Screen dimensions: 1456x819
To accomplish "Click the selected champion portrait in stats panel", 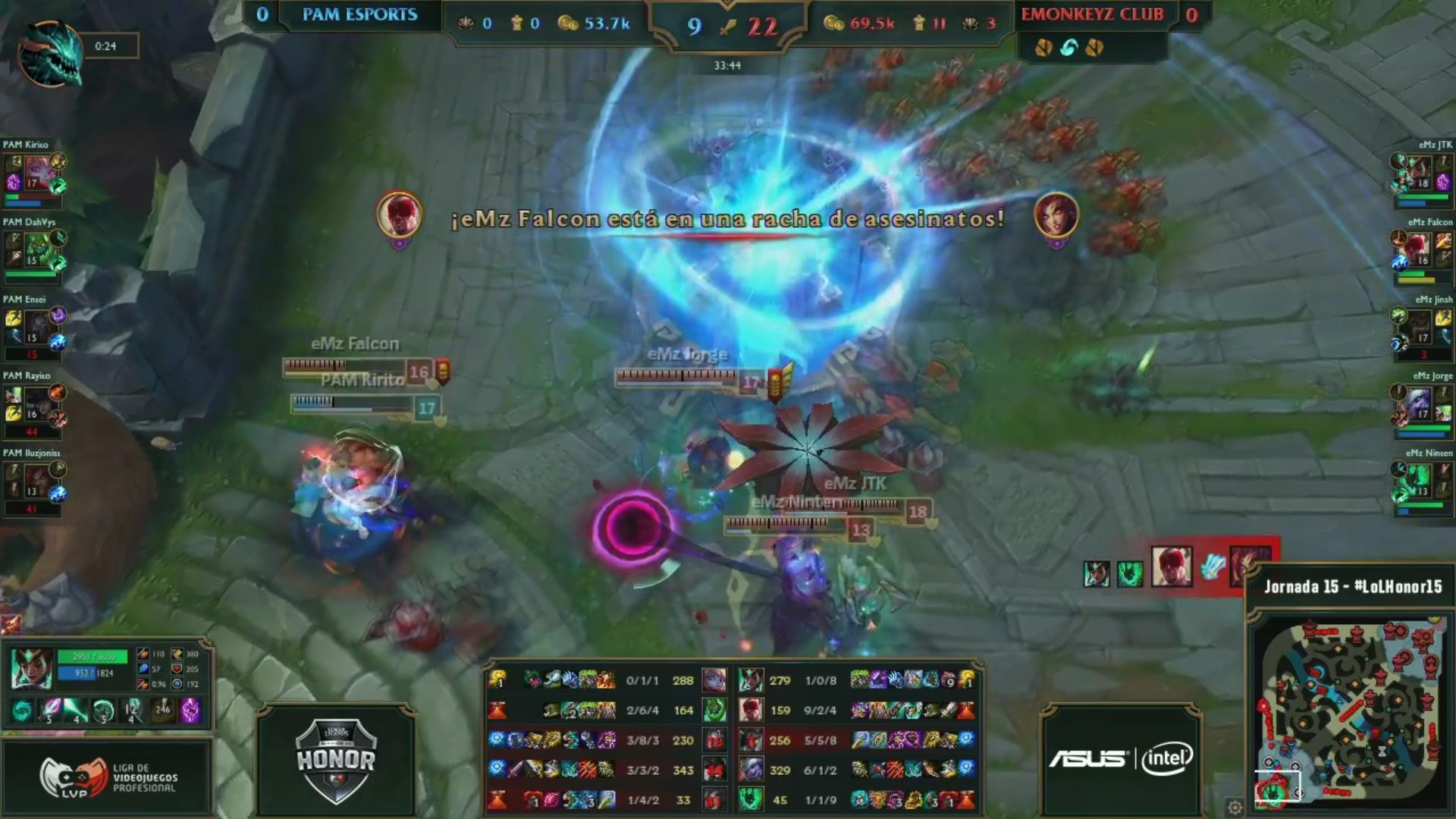I will tap(31, 669).
